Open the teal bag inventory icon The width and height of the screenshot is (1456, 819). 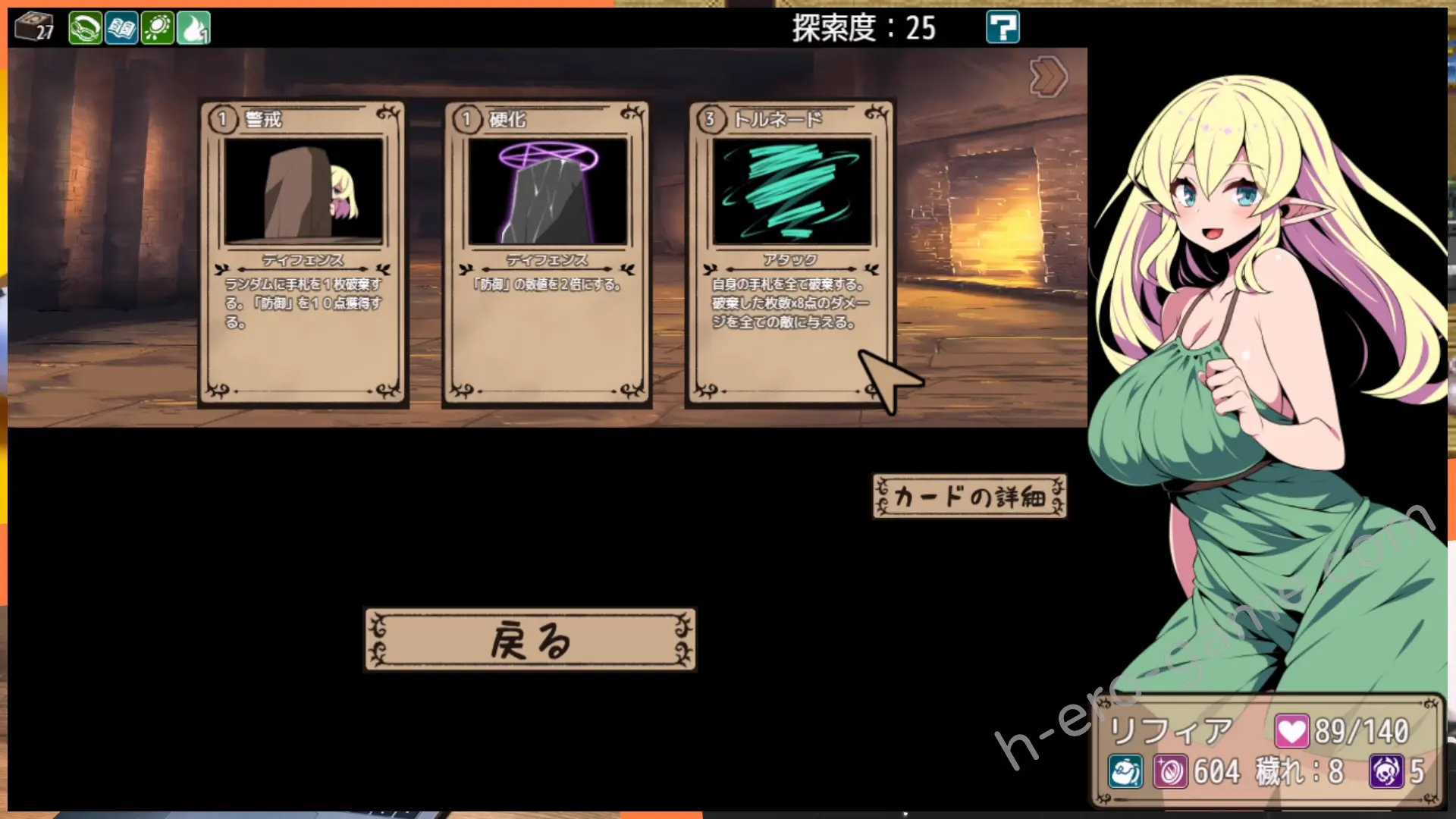(x=1125, y=772)
